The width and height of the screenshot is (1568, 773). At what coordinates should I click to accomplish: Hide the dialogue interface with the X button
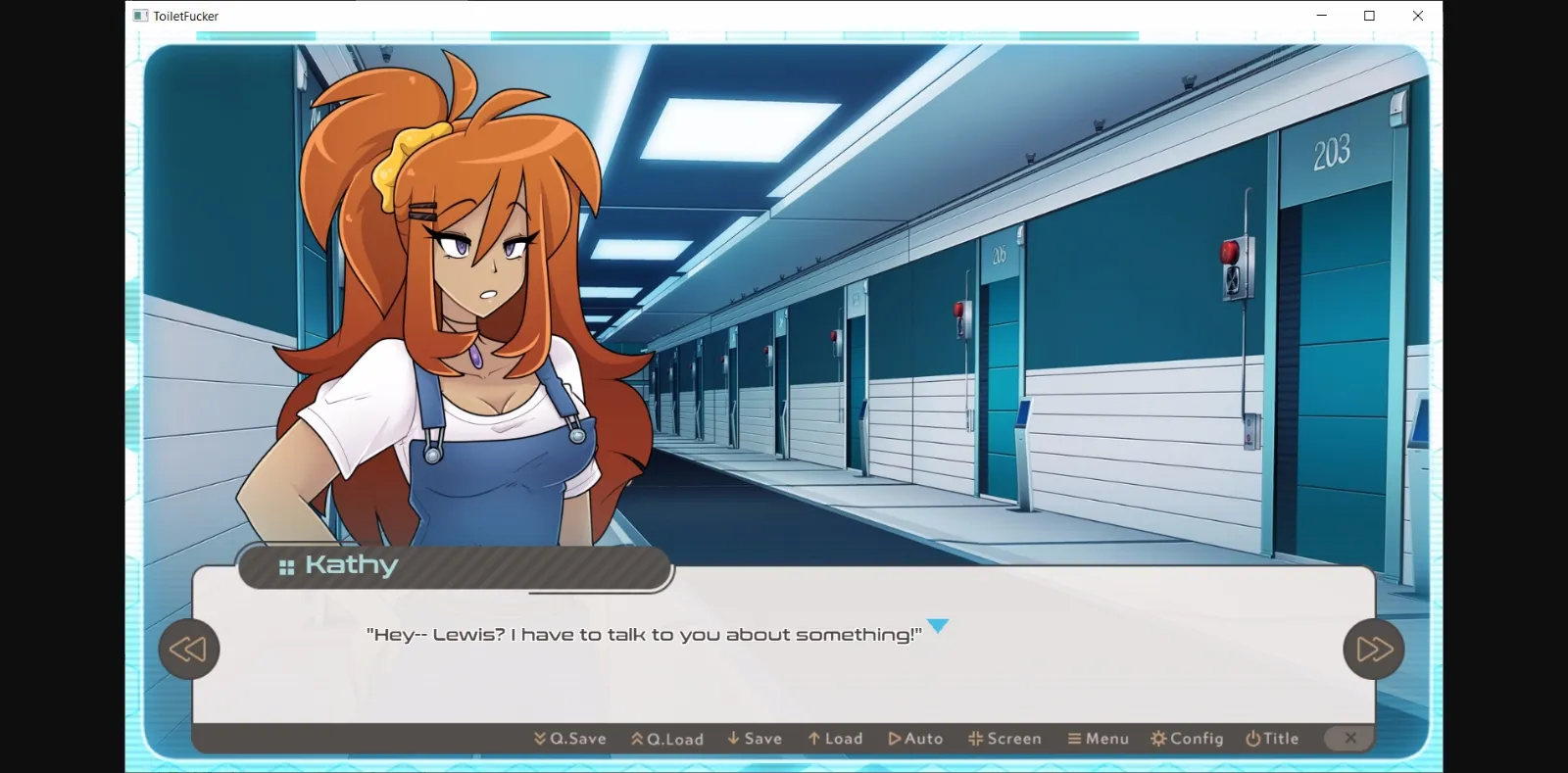(1349, 739)
